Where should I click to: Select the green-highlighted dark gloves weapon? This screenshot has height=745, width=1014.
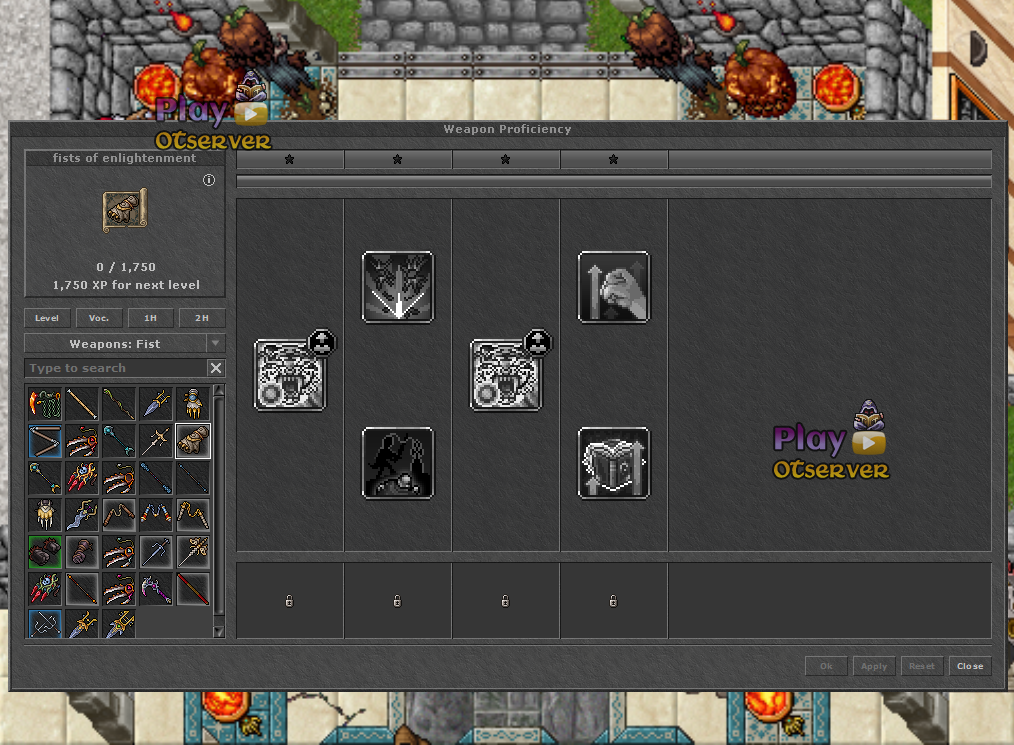click(x=46, y=552)
